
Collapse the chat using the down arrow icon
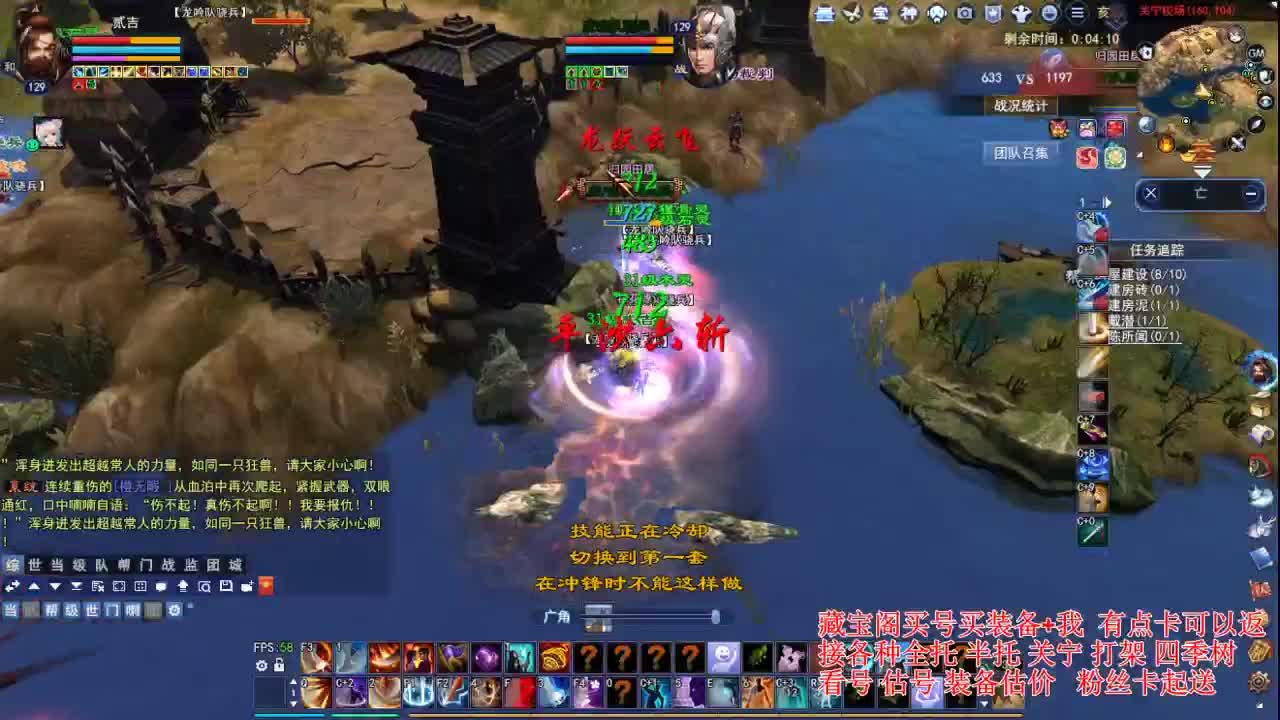point(56,585)
